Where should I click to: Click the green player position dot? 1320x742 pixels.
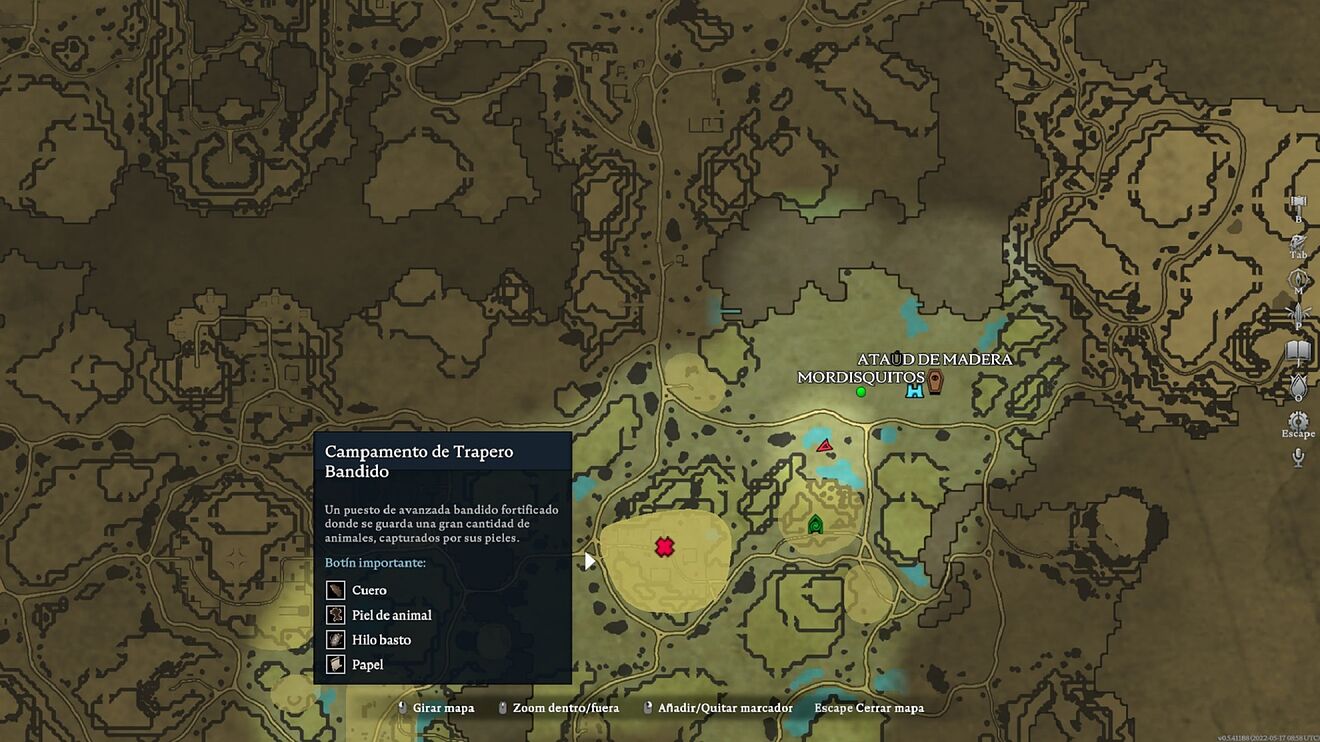(860, 391)
